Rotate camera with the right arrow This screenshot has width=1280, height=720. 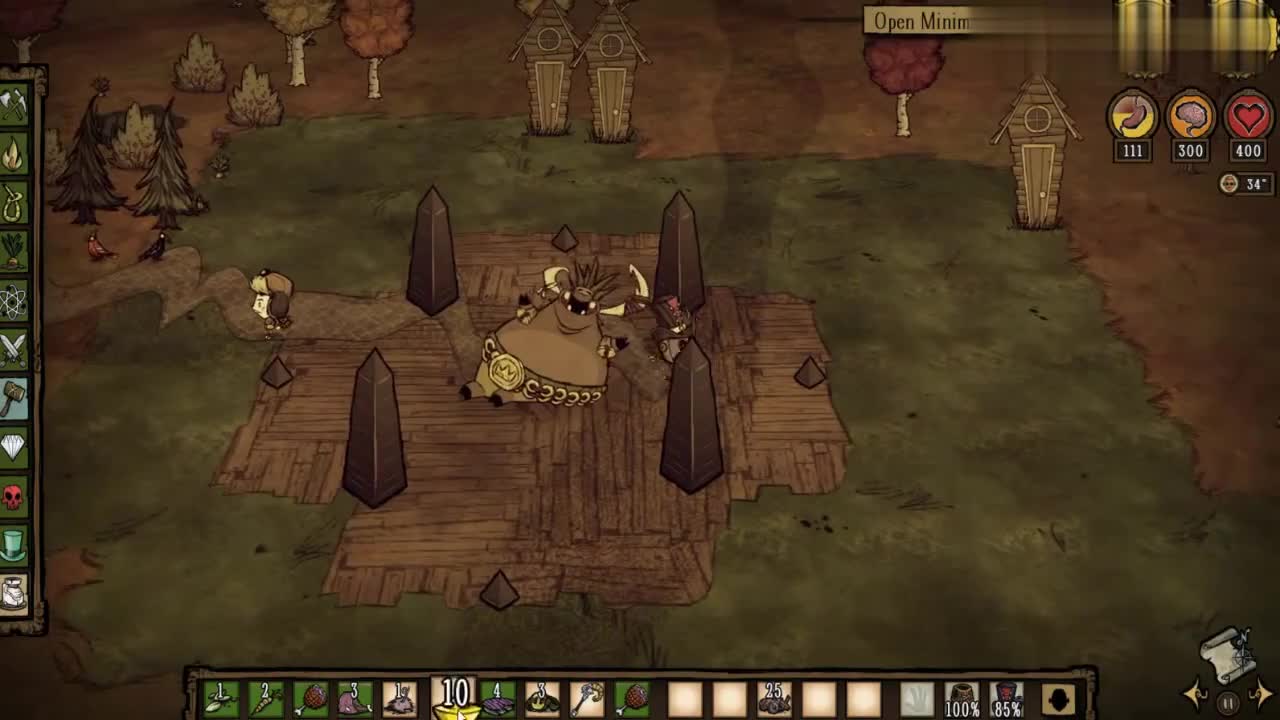(1262, 694)
